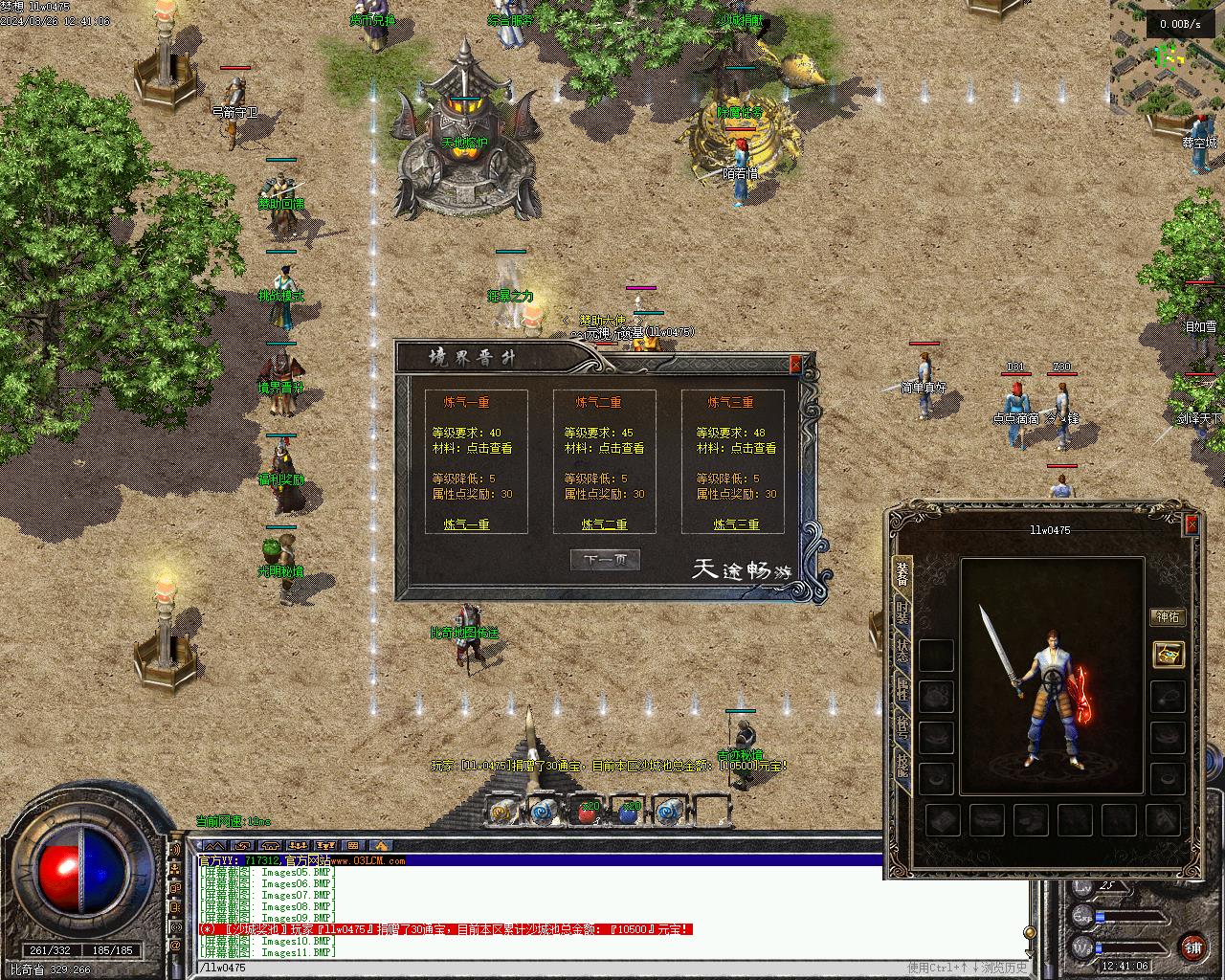The width and height of the screenshot is (1225, 980).
Task: Open the round red 铺 shop button
Action: point(1192,947)
